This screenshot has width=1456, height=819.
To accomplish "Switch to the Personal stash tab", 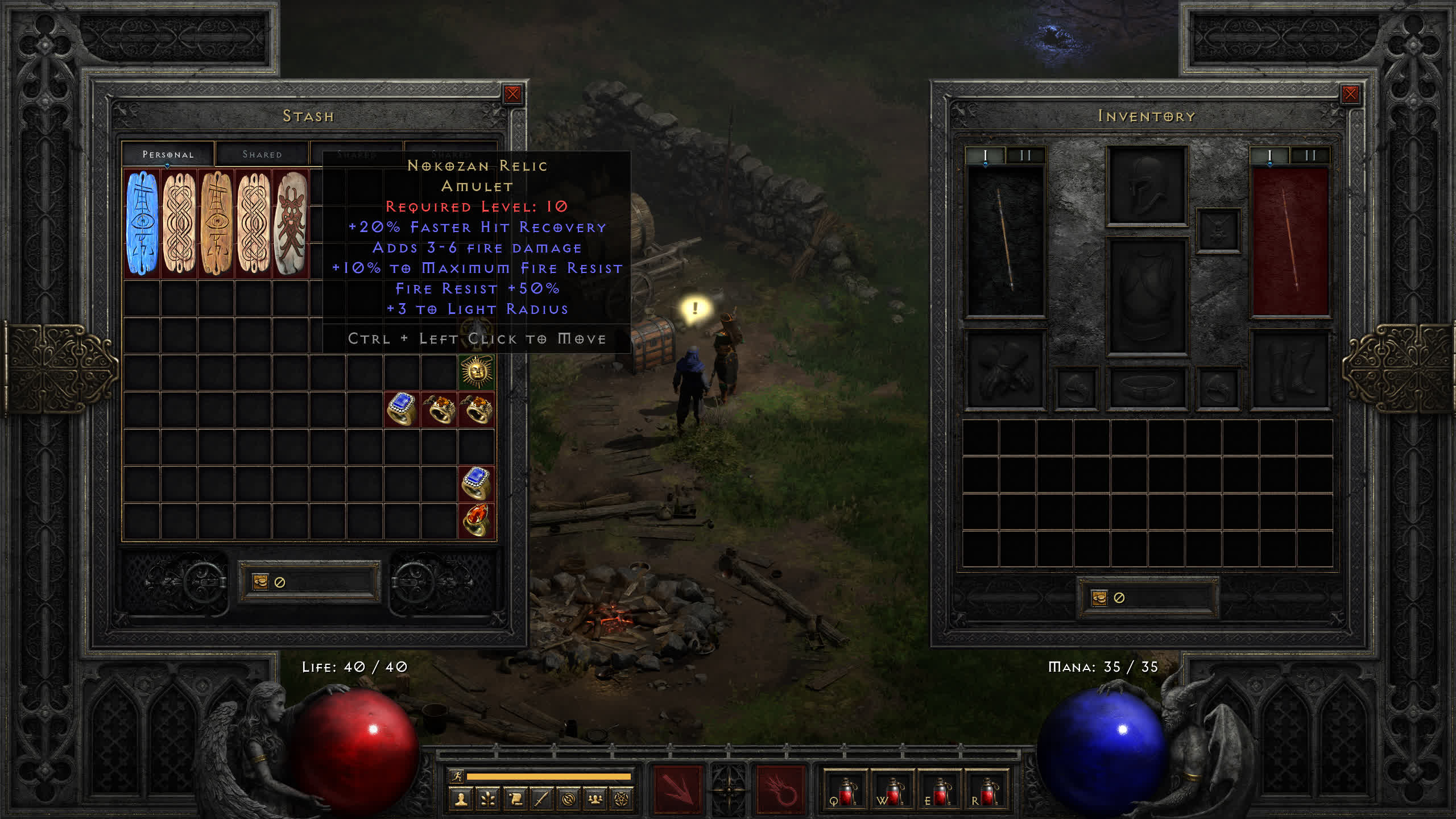I will pyautogui.click(x=168, y=154).
